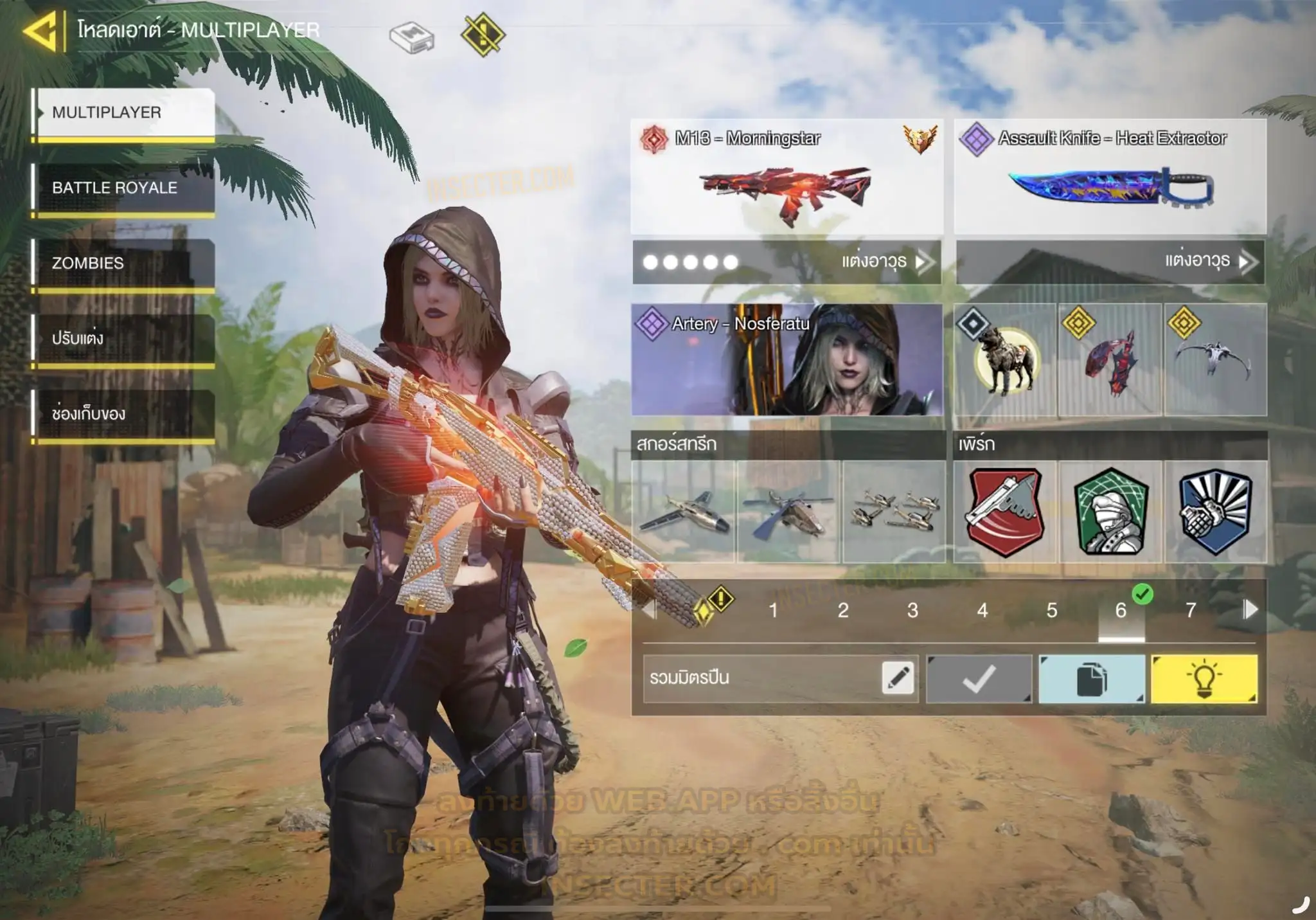1316x920 pixels.
Task: Select the M13 Morningstar primary weapon card
Action: pos(787,177)
